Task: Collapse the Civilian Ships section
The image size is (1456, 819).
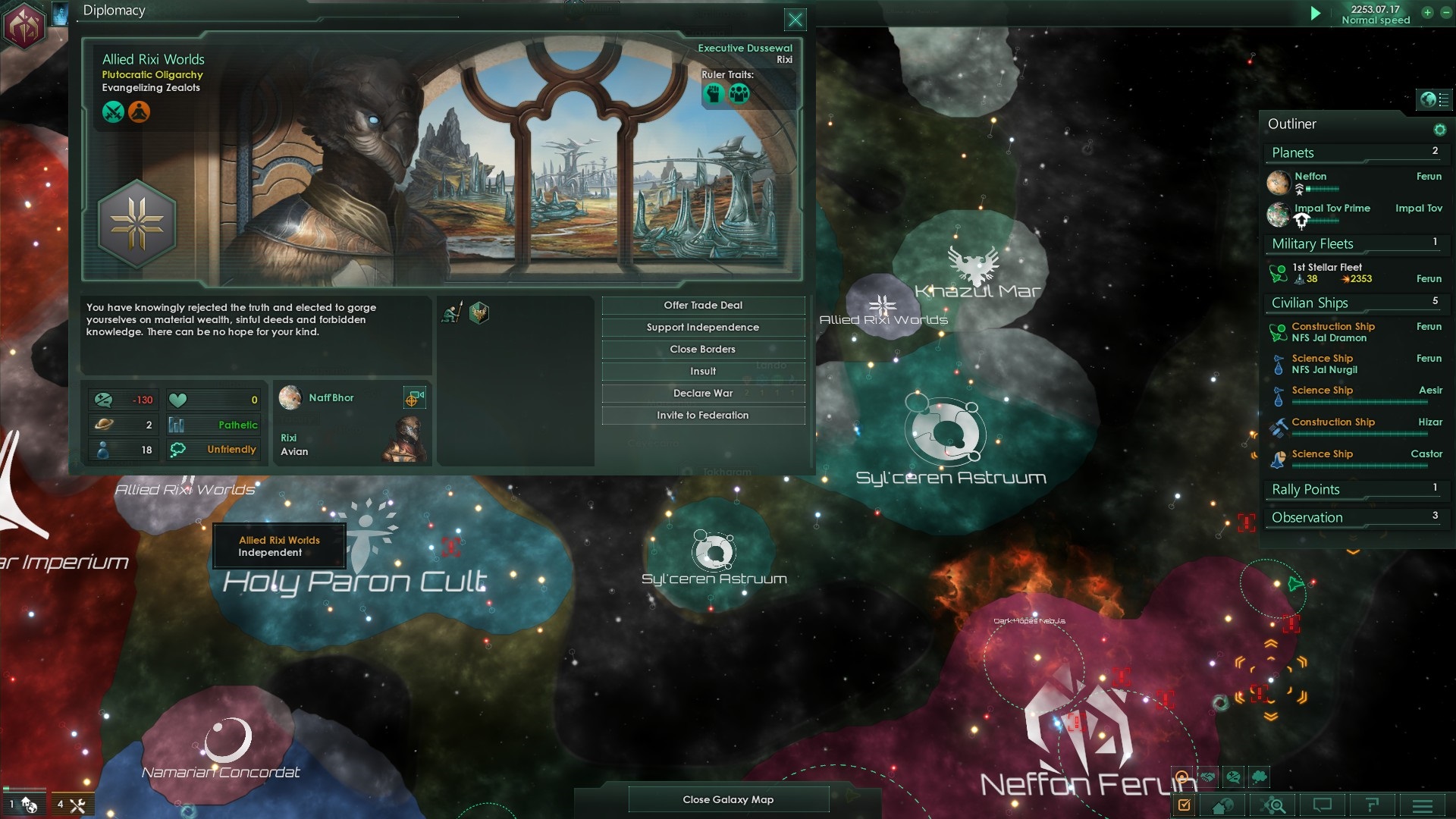Action: (1310, 303)
